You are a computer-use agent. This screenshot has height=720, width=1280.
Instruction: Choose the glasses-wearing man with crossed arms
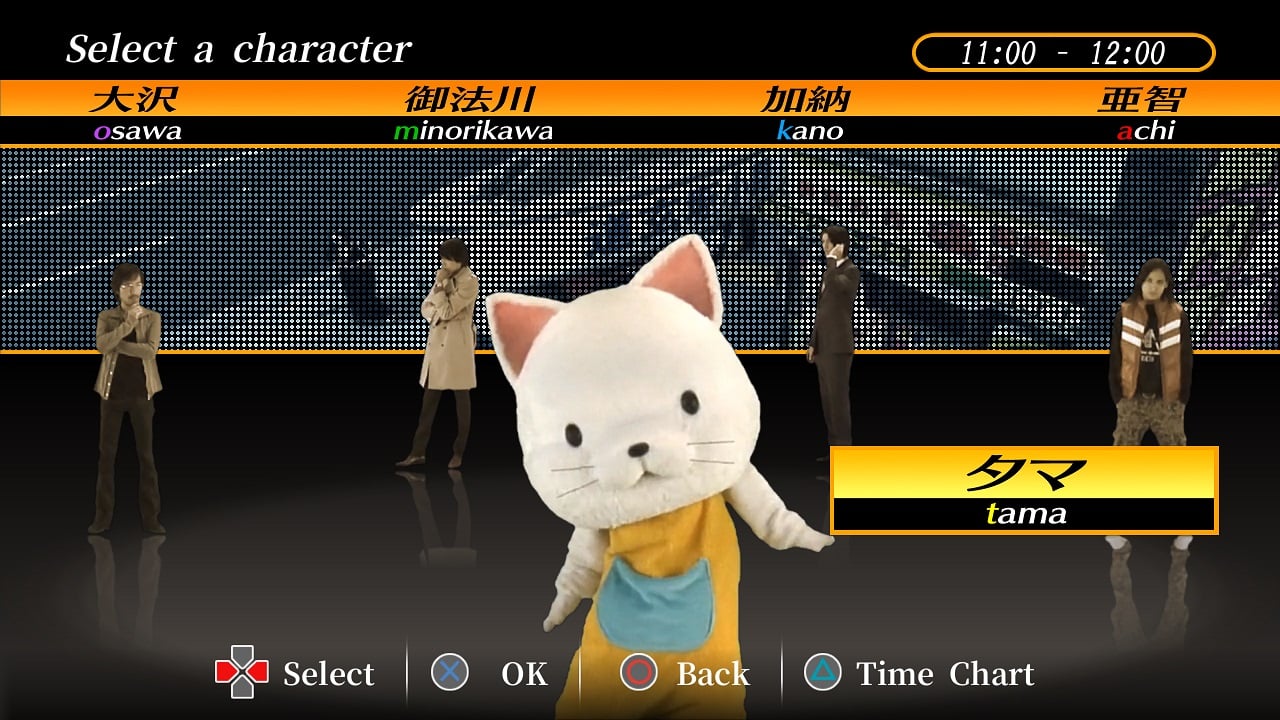(127, 390)
